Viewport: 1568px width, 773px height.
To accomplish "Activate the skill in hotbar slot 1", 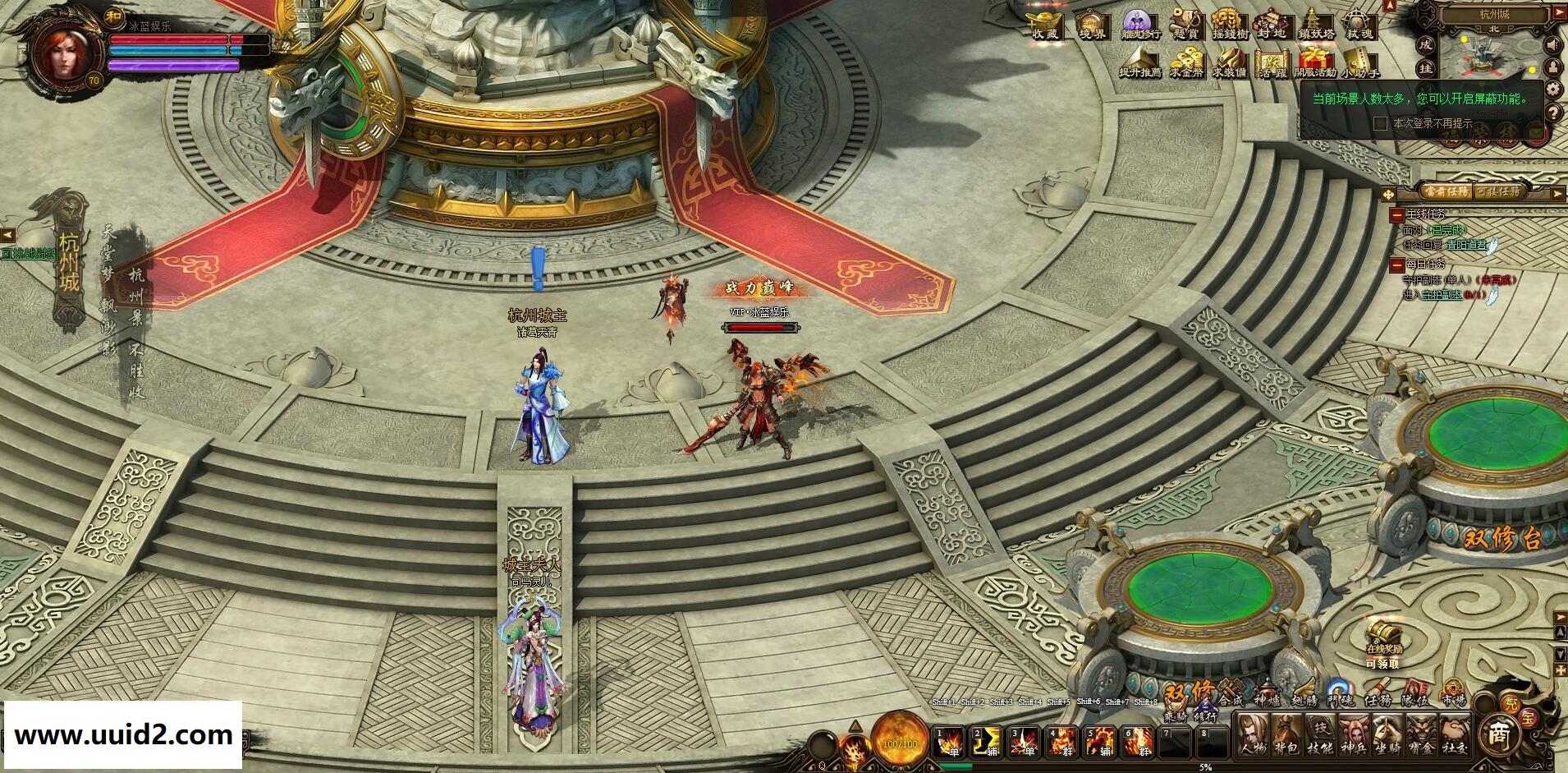I will 951,742.
